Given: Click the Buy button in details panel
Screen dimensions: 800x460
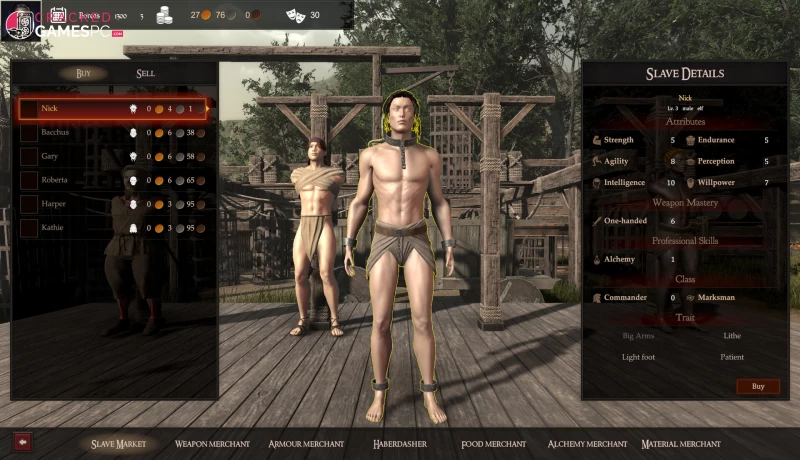Looking at the screenshot, I should pos(757,386).
